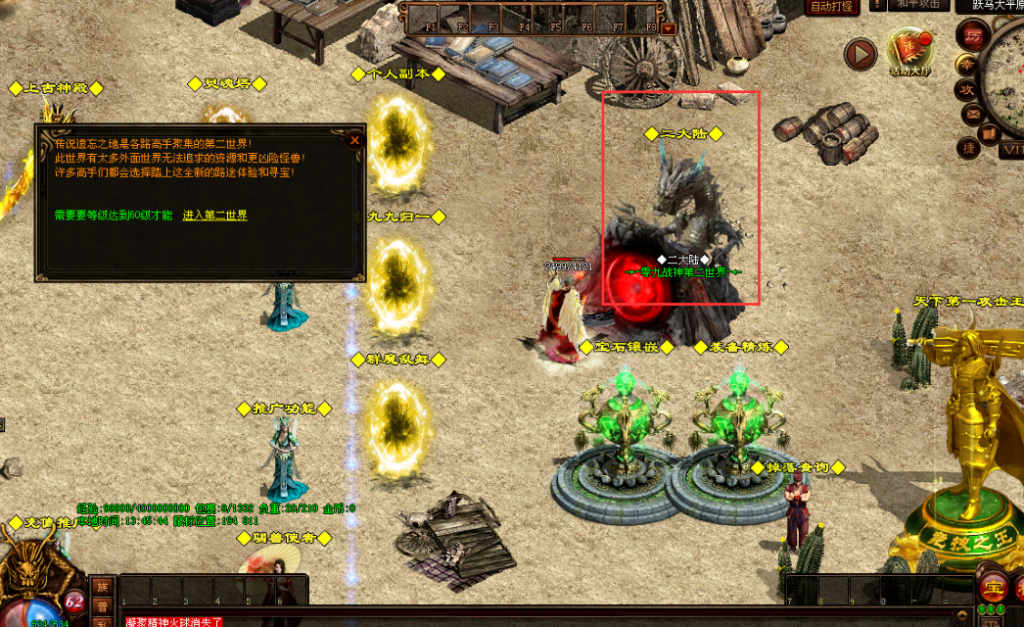Select the 普 chat channel tab
Viewport: 1024px width, 627px height.
pyautogui.click(x=101, y=606)
